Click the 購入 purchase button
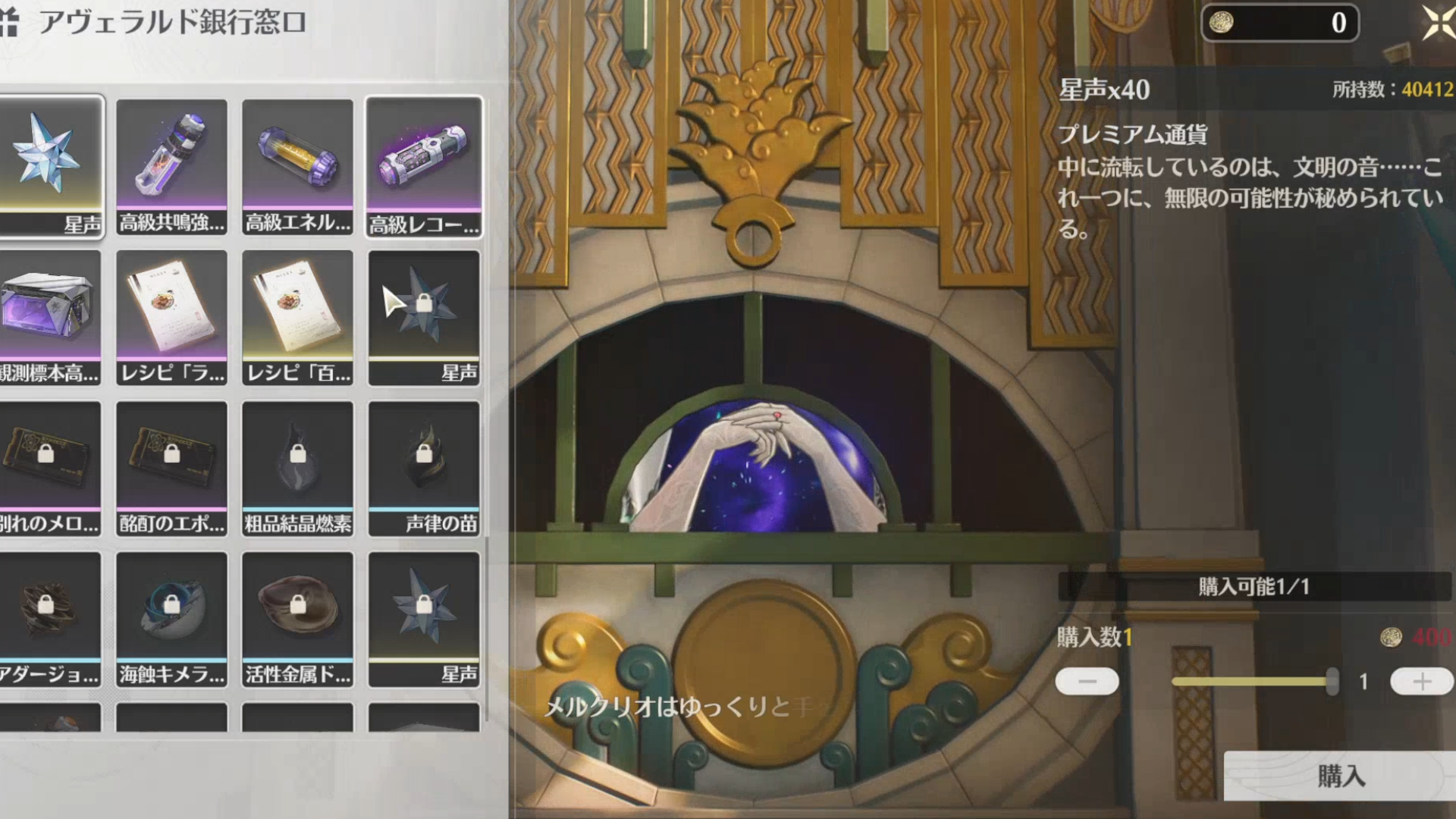The height and width of the screenshot is (819, 1456). click(x=1340, y=776)
